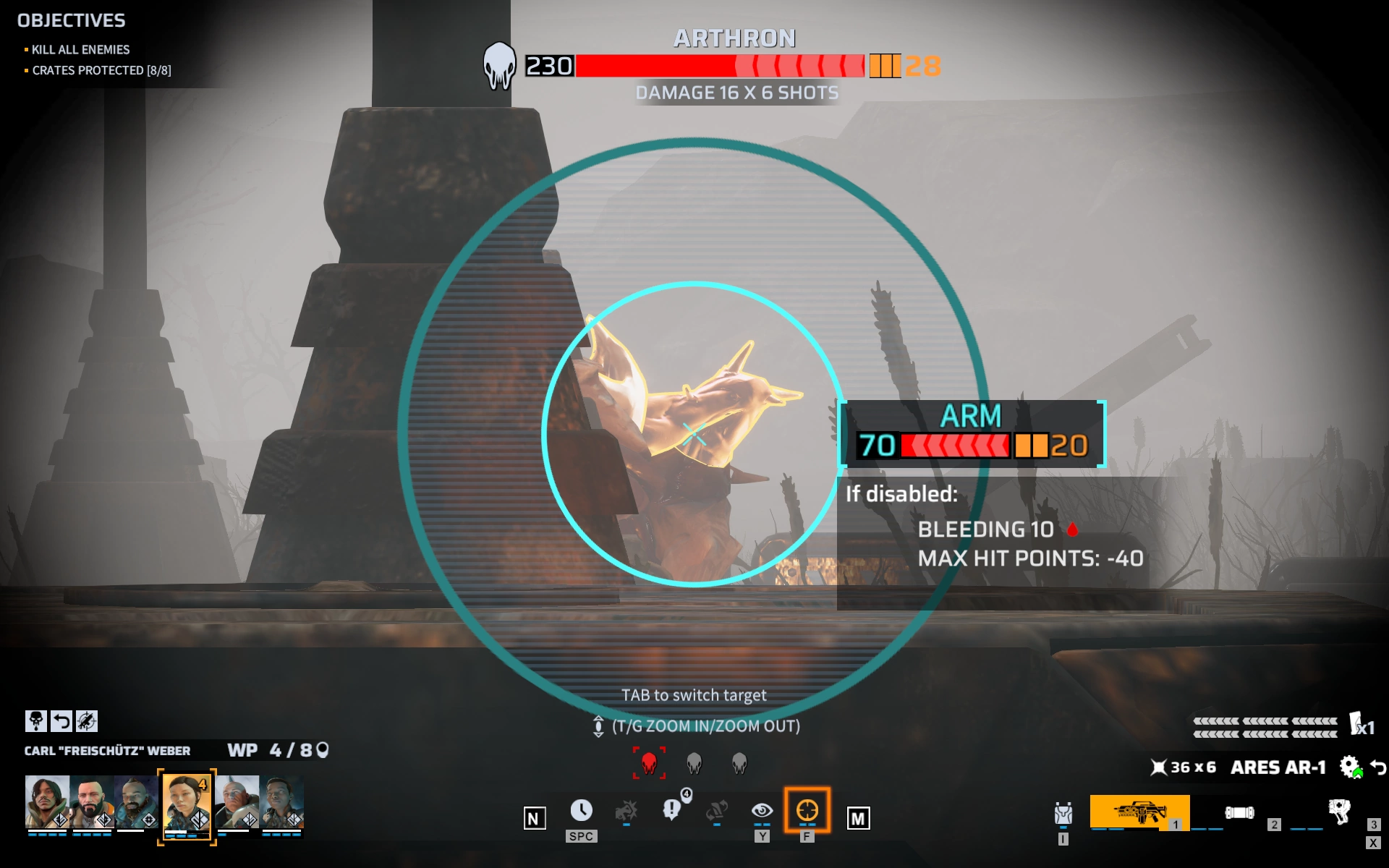The height and width of the screenshot is (868, 1389).
Task: Click the curved arrow right of weapon name
Action: 1378,767
